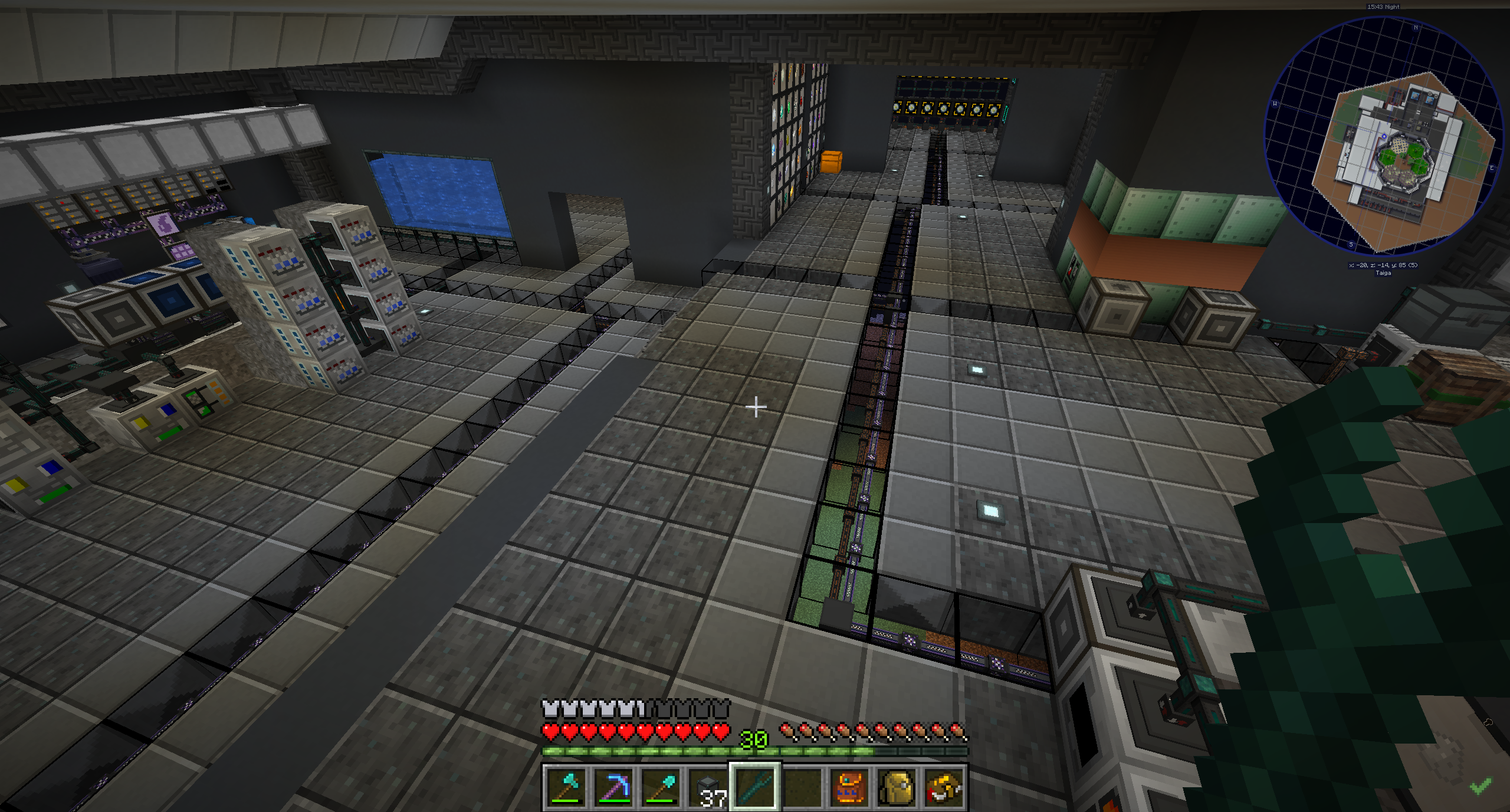Select the diamond axe hotbar slot

pyautogui.click(x=566, y=787)
